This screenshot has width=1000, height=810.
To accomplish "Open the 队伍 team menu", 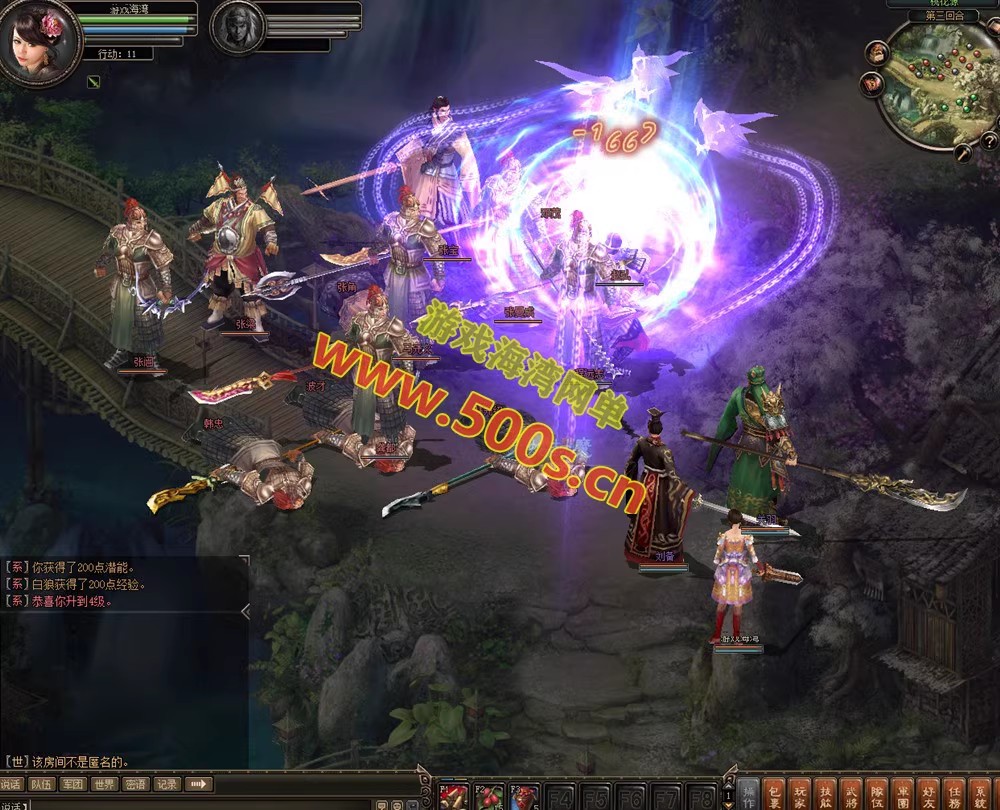I will pyautogui.click(x=877, y=794).
